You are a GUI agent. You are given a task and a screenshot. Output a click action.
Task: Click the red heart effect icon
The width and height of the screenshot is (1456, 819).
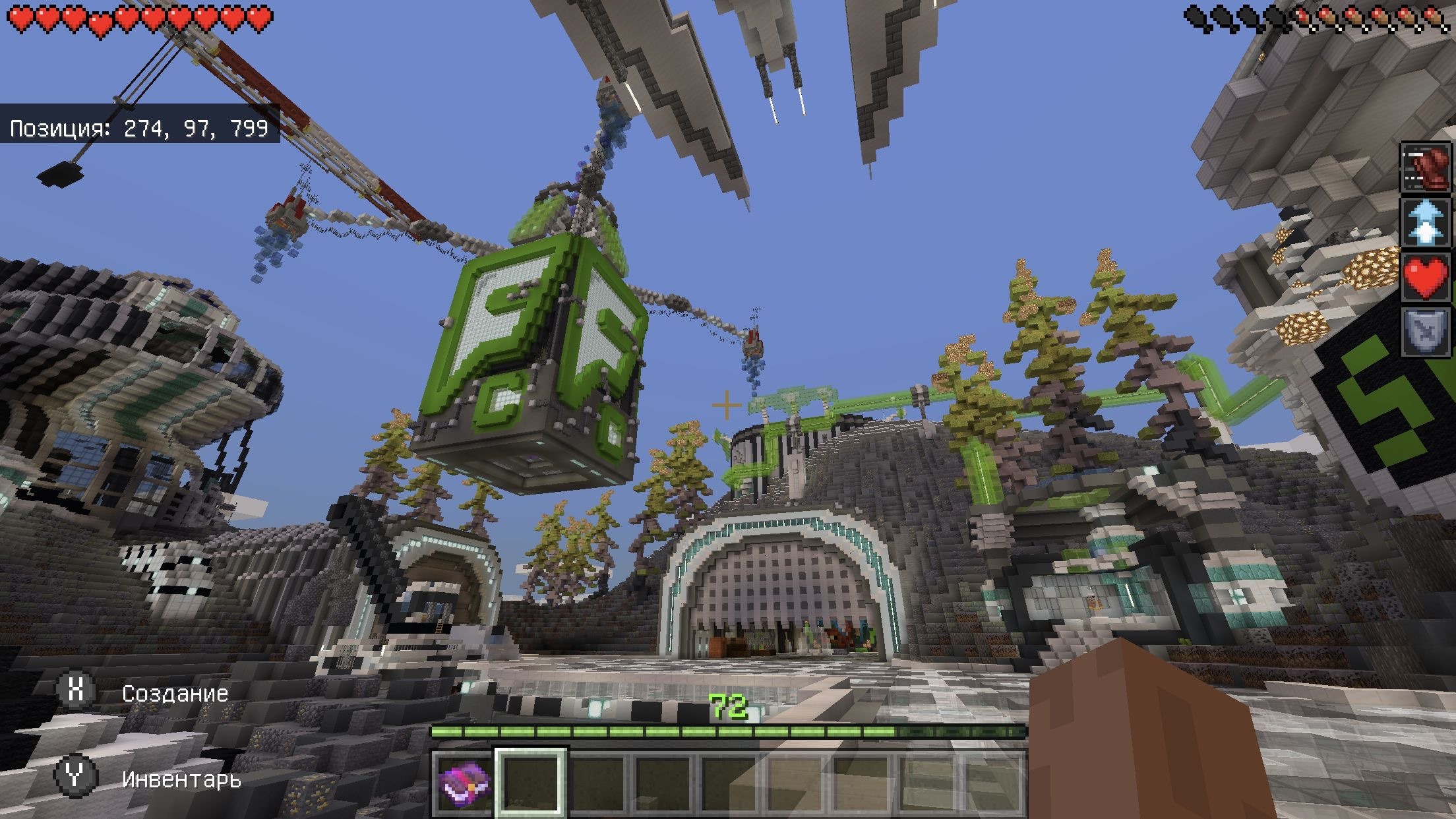(1426, 278)
